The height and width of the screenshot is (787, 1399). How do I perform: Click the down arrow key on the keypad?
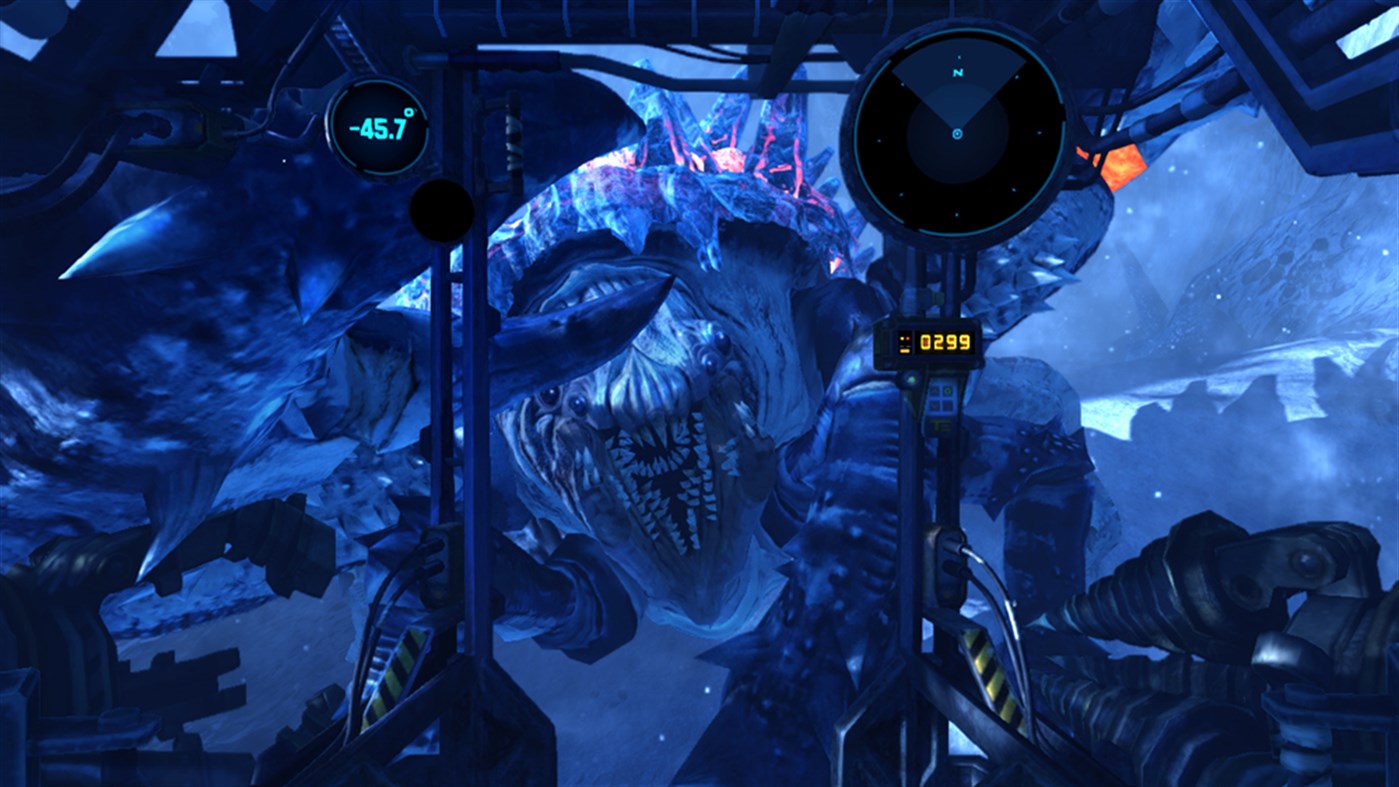coord(934,404)
